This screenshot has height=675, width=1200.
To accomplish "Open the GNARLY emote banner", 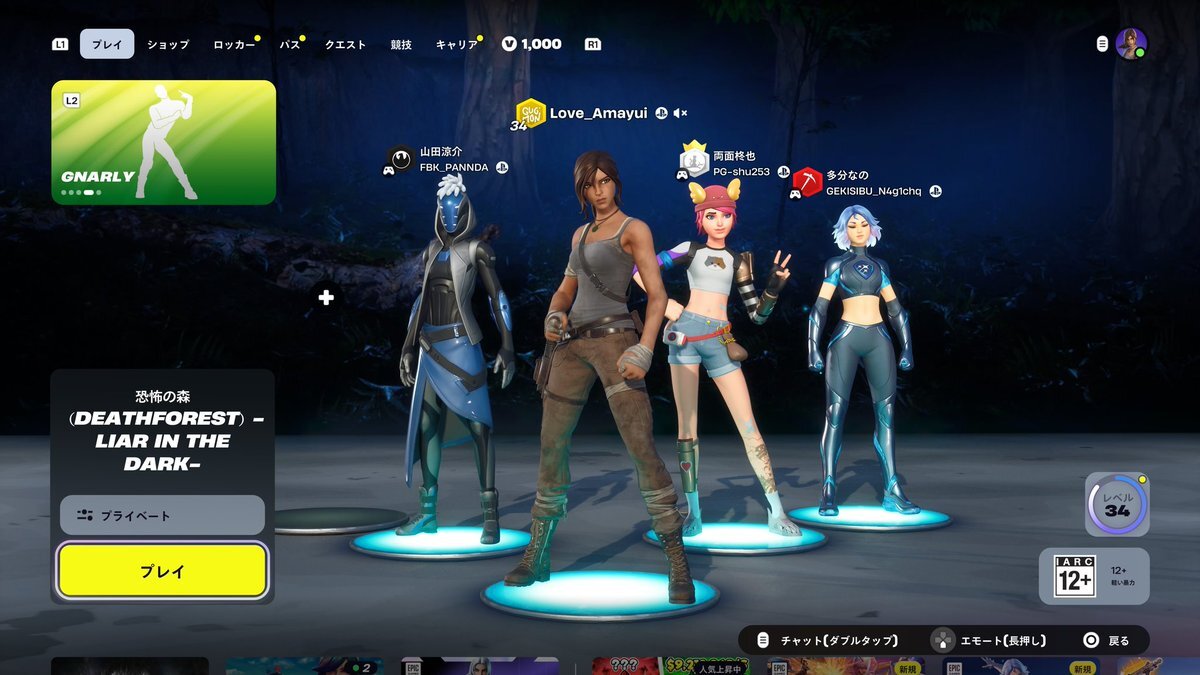I will [163, 142].
